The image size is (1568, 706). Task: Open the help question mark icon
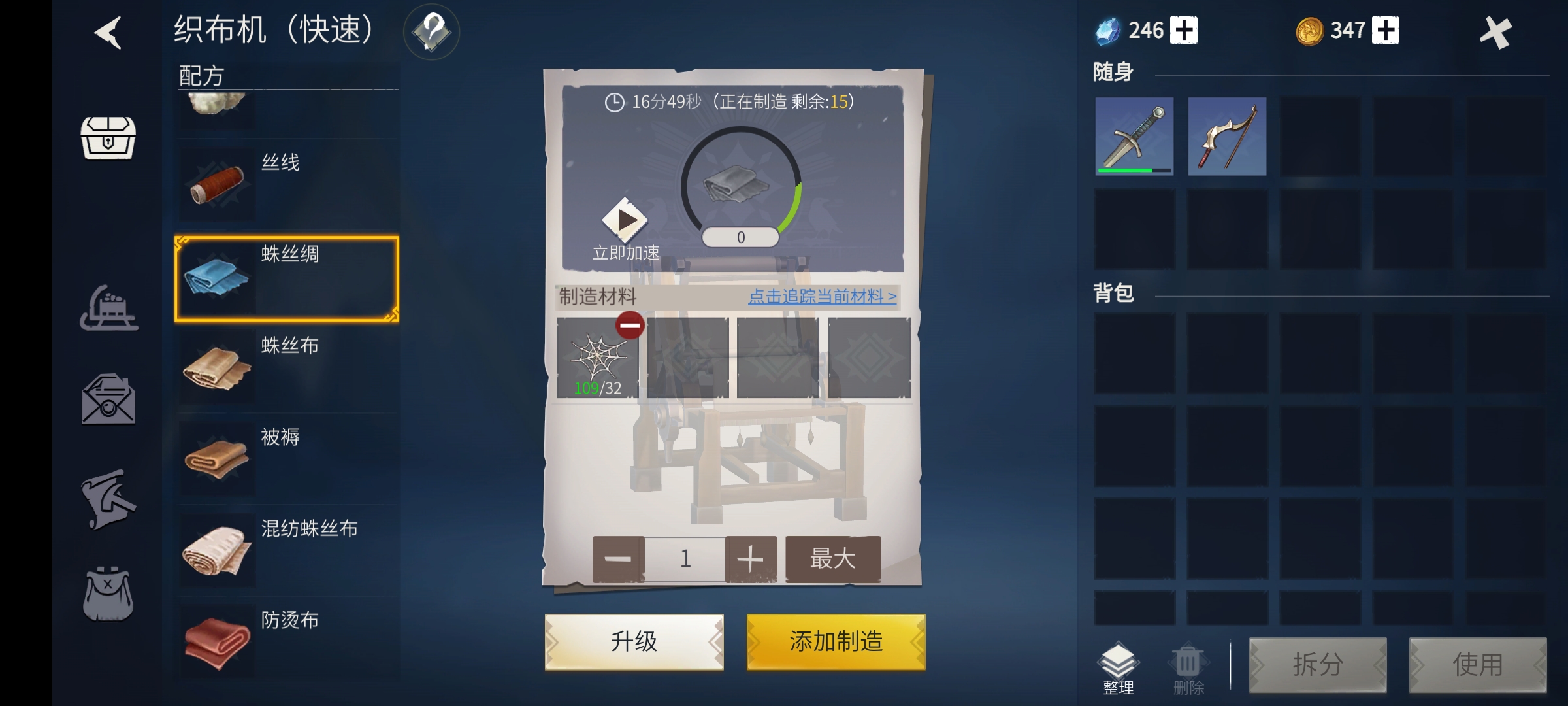pos(431,31)
